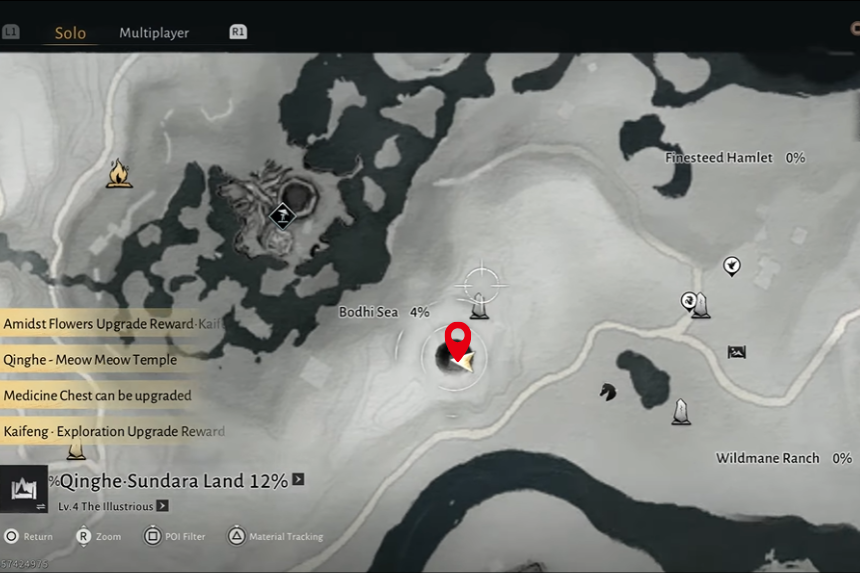Select the horse head map marker
This screenshot has width=860, height=573.
point(607,391)
